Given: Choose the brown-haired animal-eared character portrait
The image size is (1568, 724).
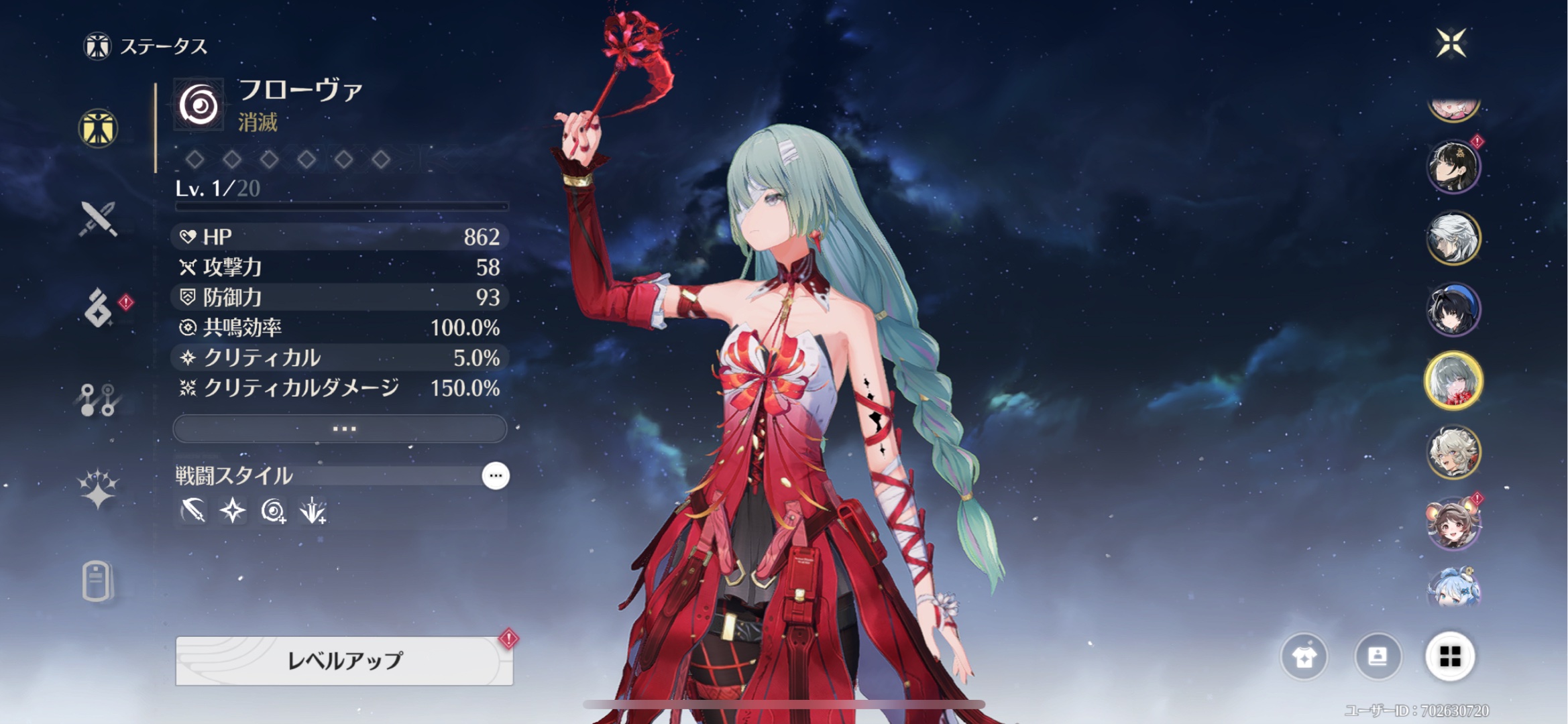Looking at the screenshot, I should [1453, 523].
